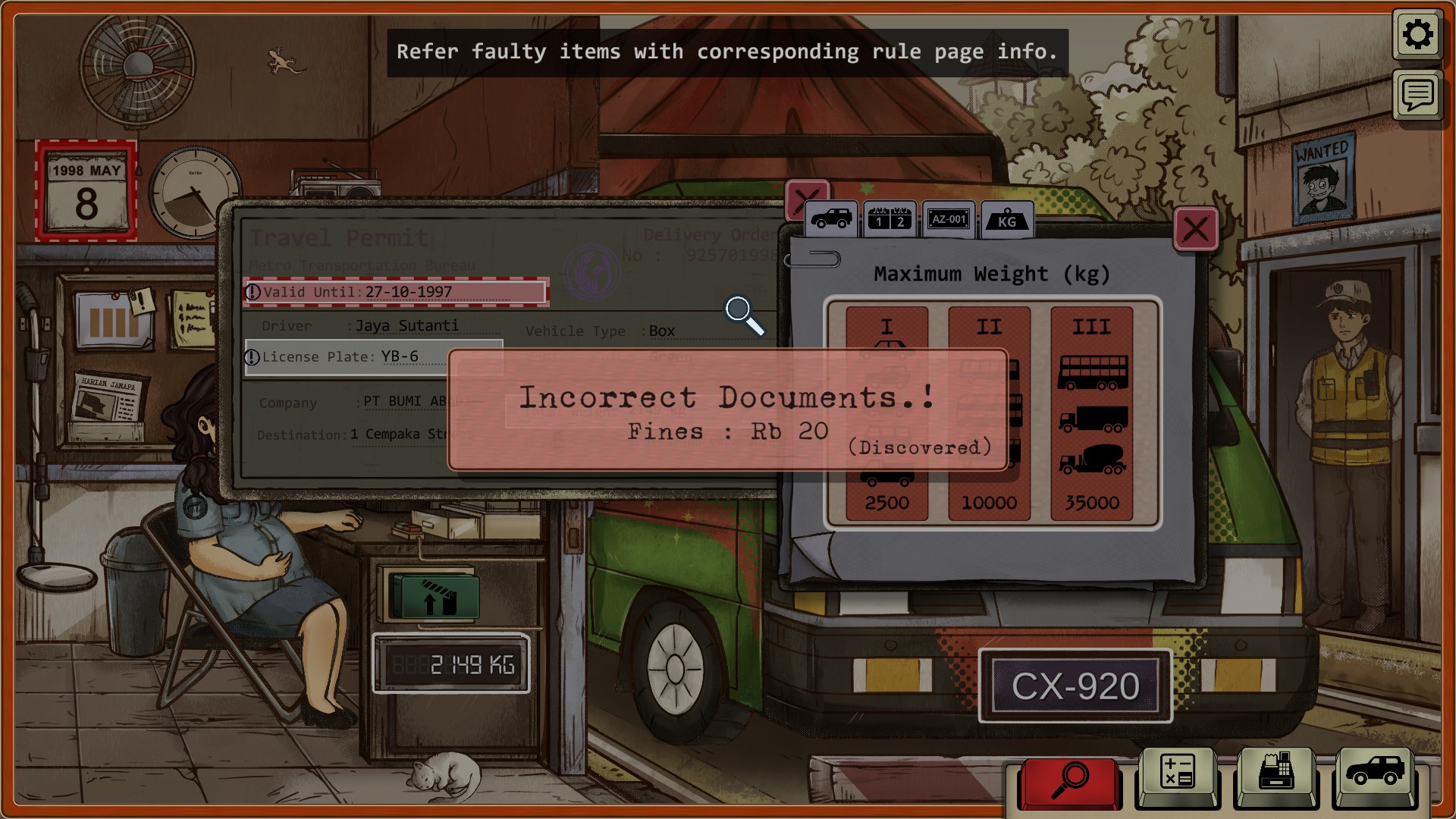Select the class III maximum weight column

pos(1091,414)
